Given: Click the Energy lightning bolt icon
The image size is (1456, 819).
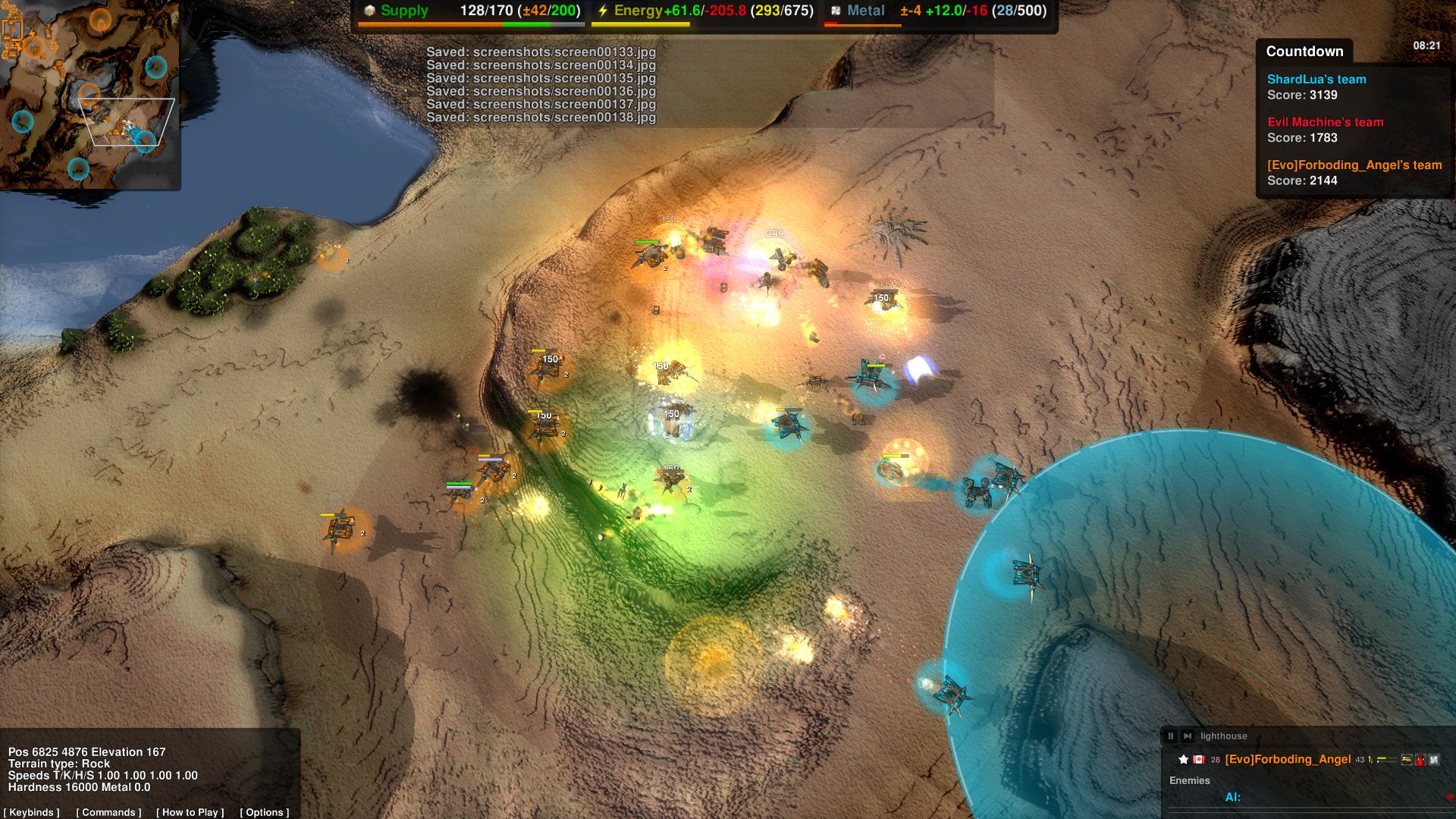Looking at the screenshot, I should 603,11.
